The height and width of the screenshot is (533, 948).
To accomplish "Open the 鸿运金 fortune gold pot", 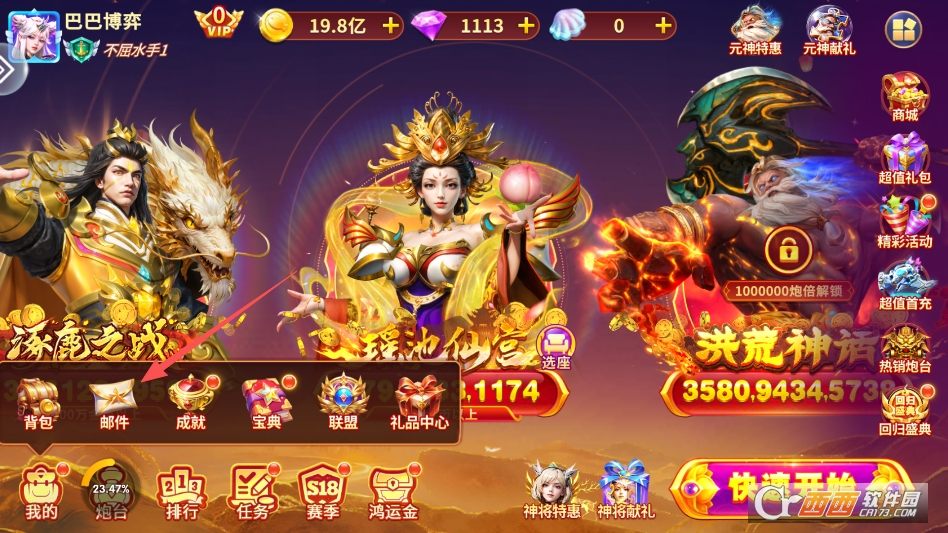I will click(393, 490).
